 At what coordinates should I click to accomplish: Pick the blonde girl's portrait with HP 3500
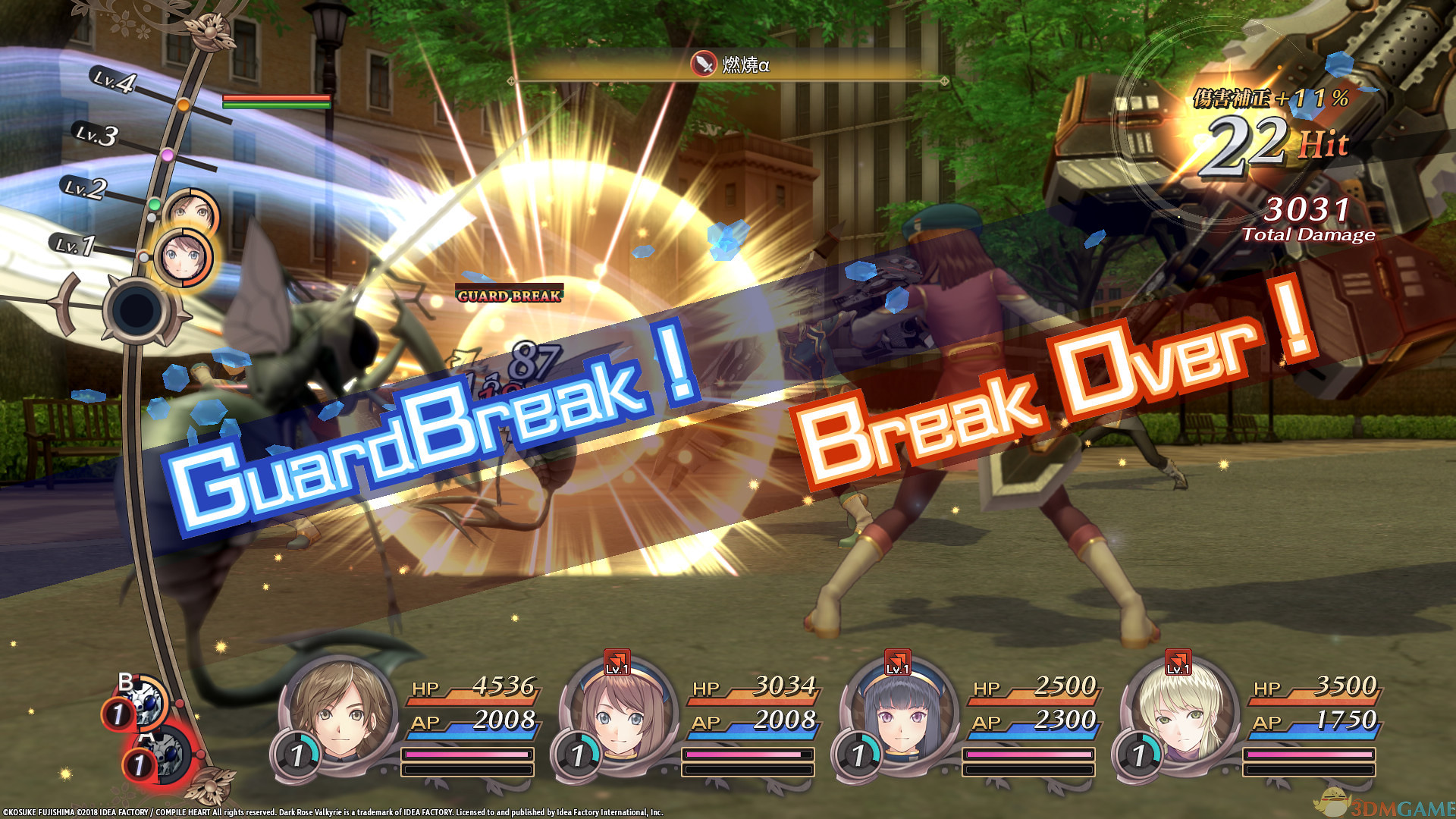1178,713
